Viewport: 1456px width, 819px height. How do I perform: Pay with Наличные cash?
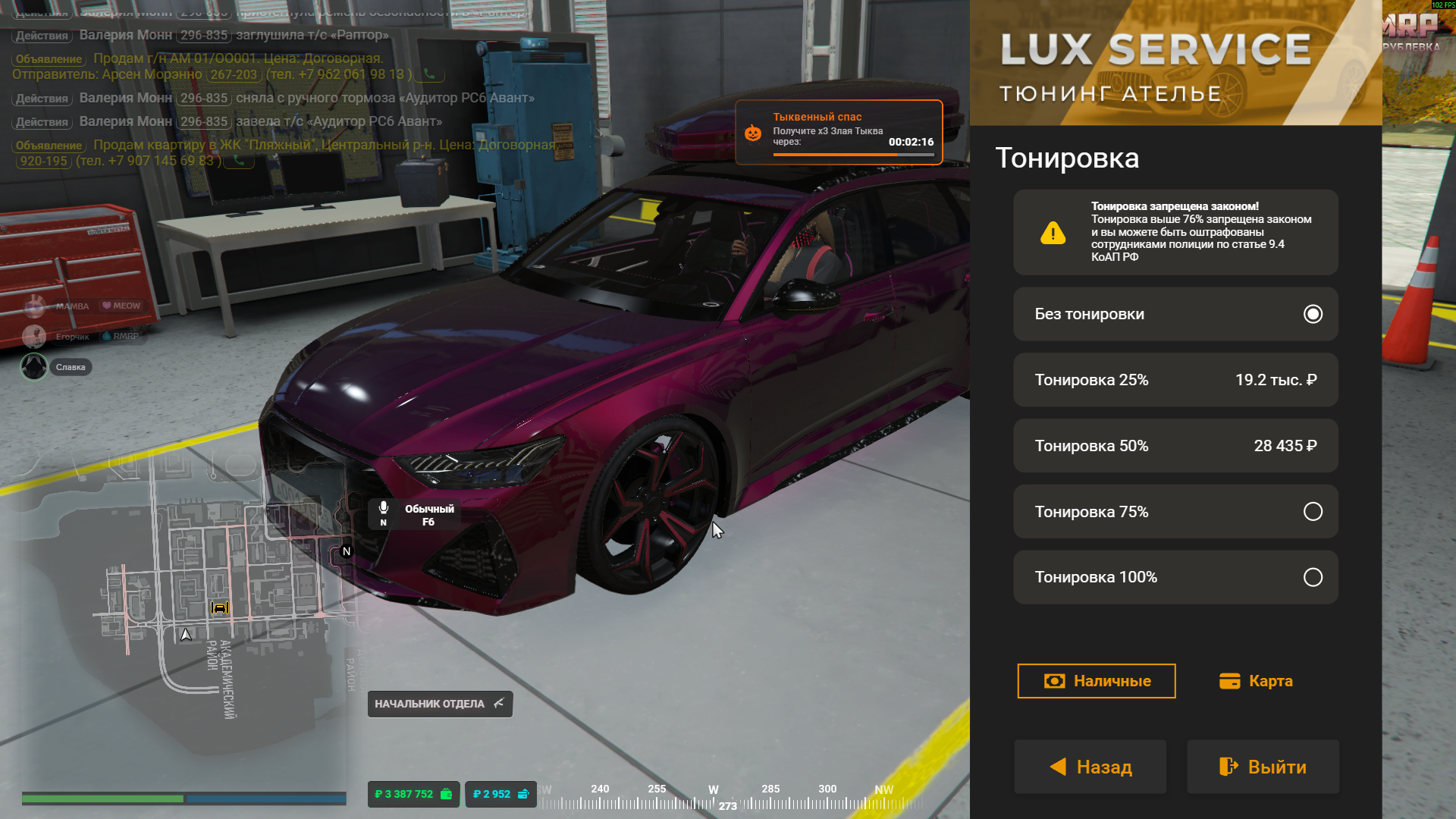point(1096,681)
